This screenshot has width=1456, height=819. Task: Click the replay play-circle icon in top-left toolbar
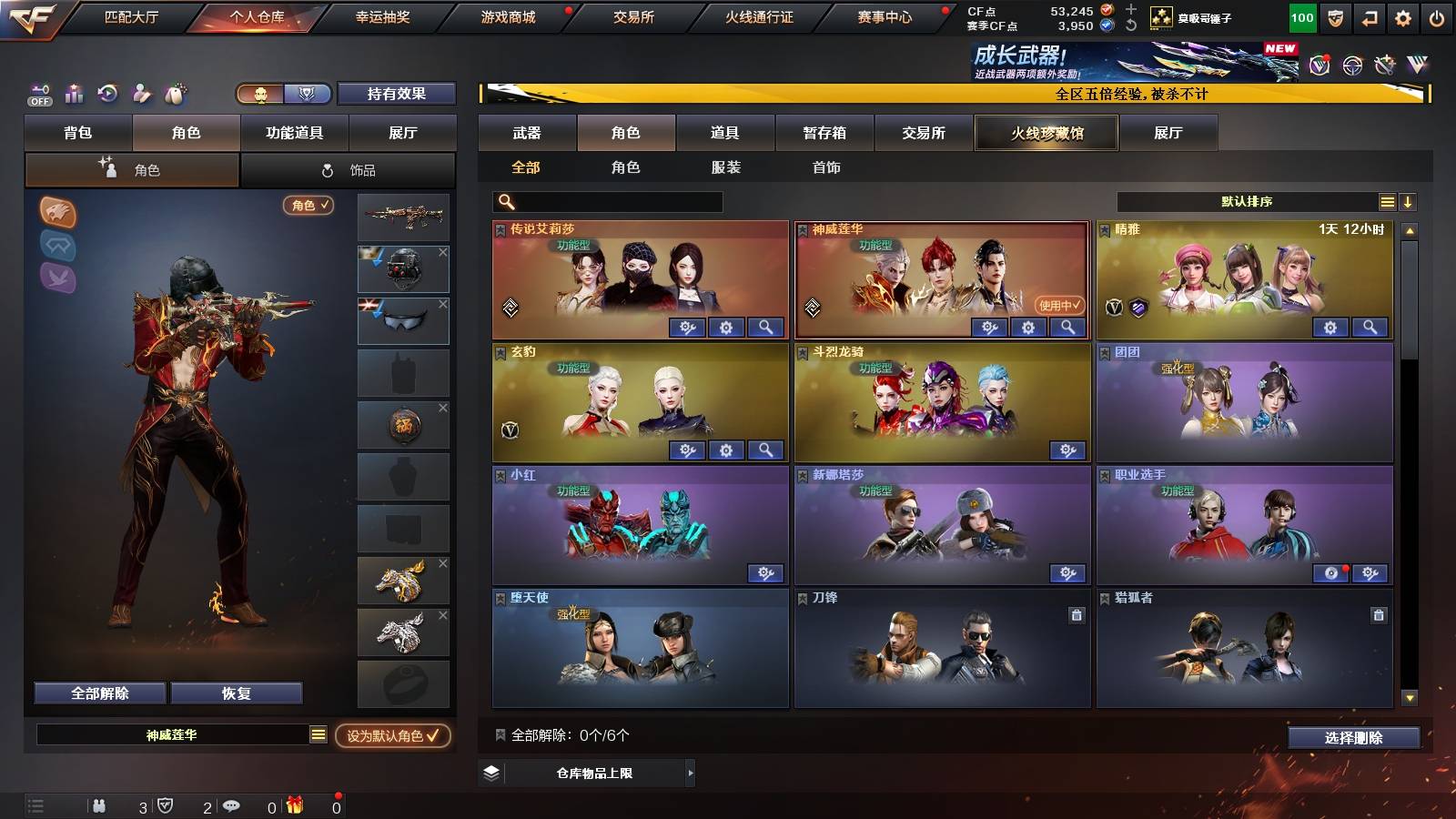point(107,93)
